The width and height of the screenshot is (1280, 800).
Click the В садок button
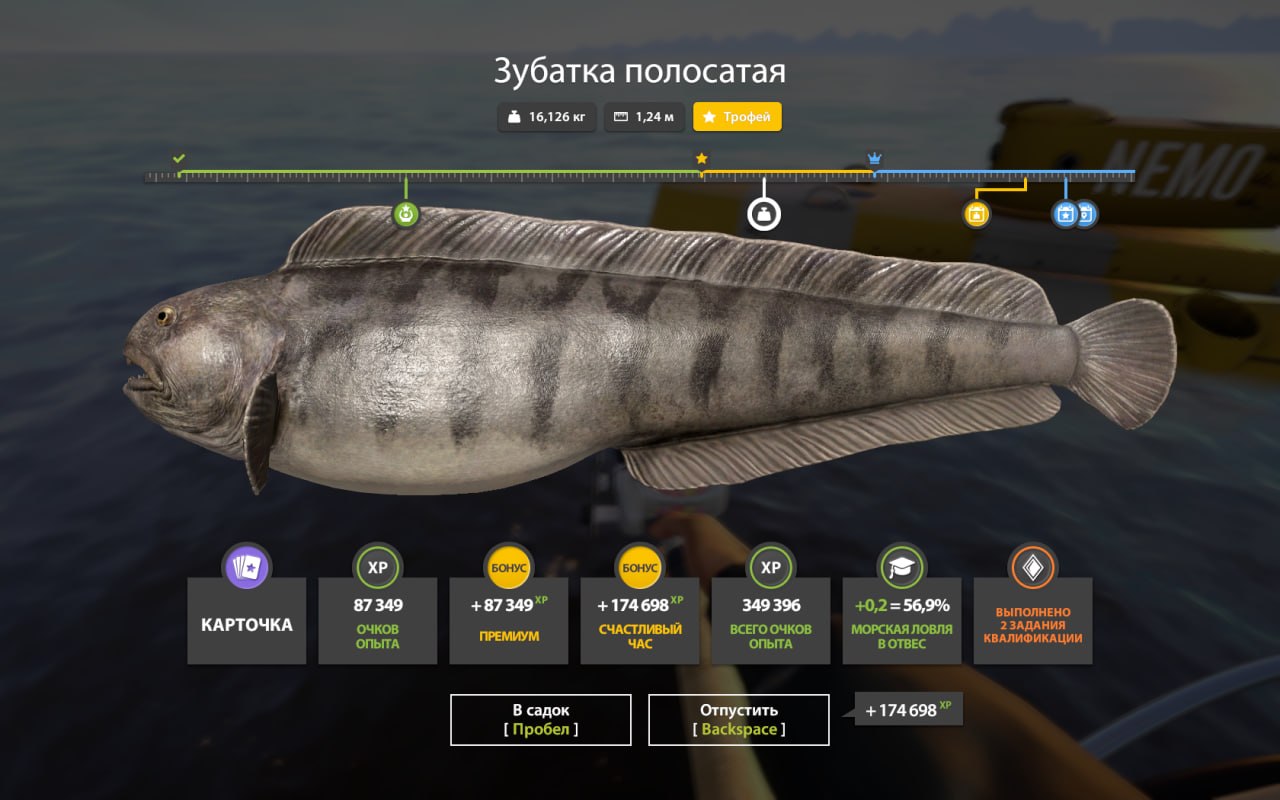click(540, 718)
